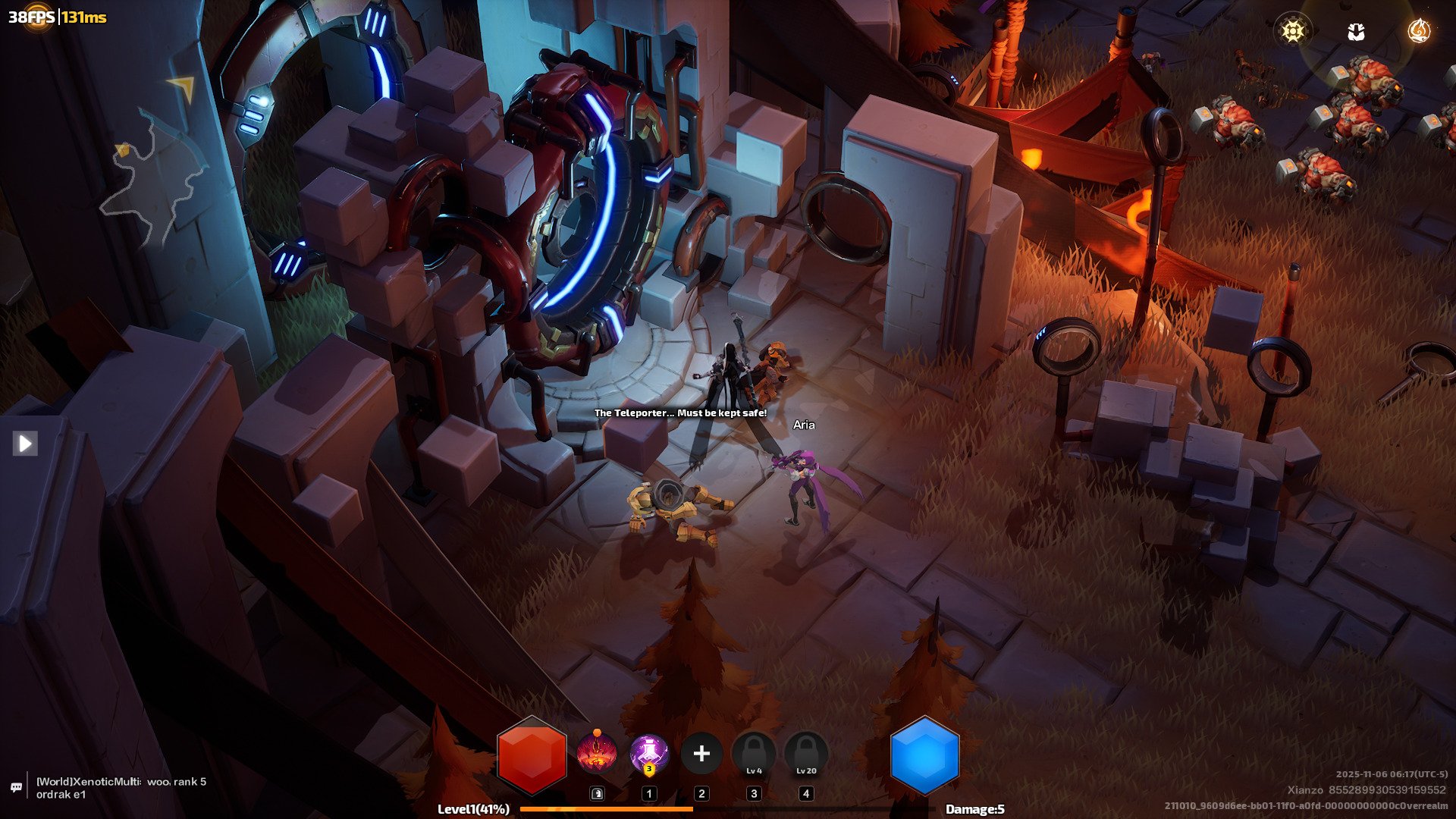The width and height of the screenshot is (1456, 819).
Task: Select the locked Lv 4 skill slot
Action: [x=754, y=754]
